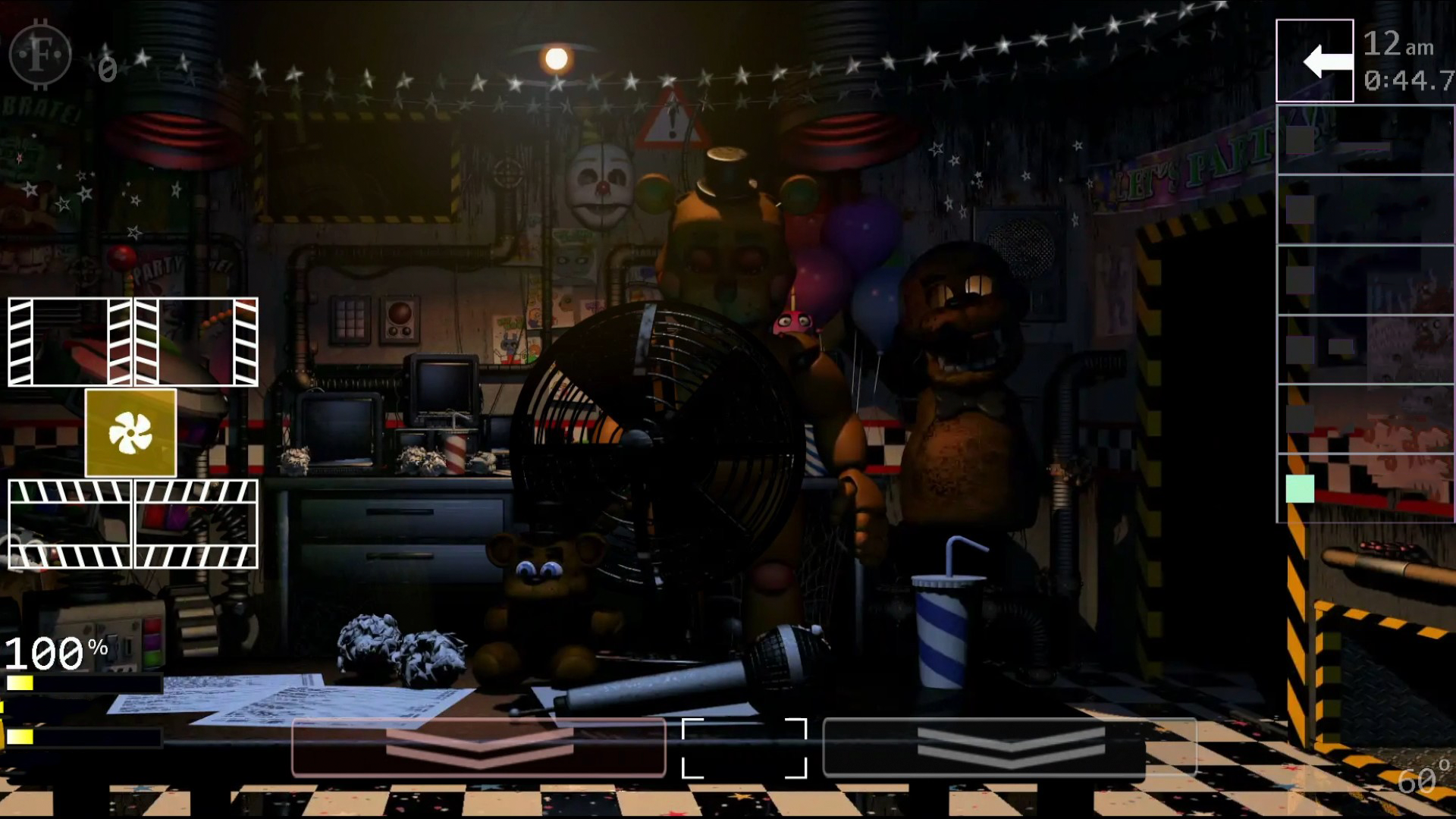Screen dimensions: 1456x819
Task: Click the white exit arrow above the camera map
Action: tap(1314, 60)
